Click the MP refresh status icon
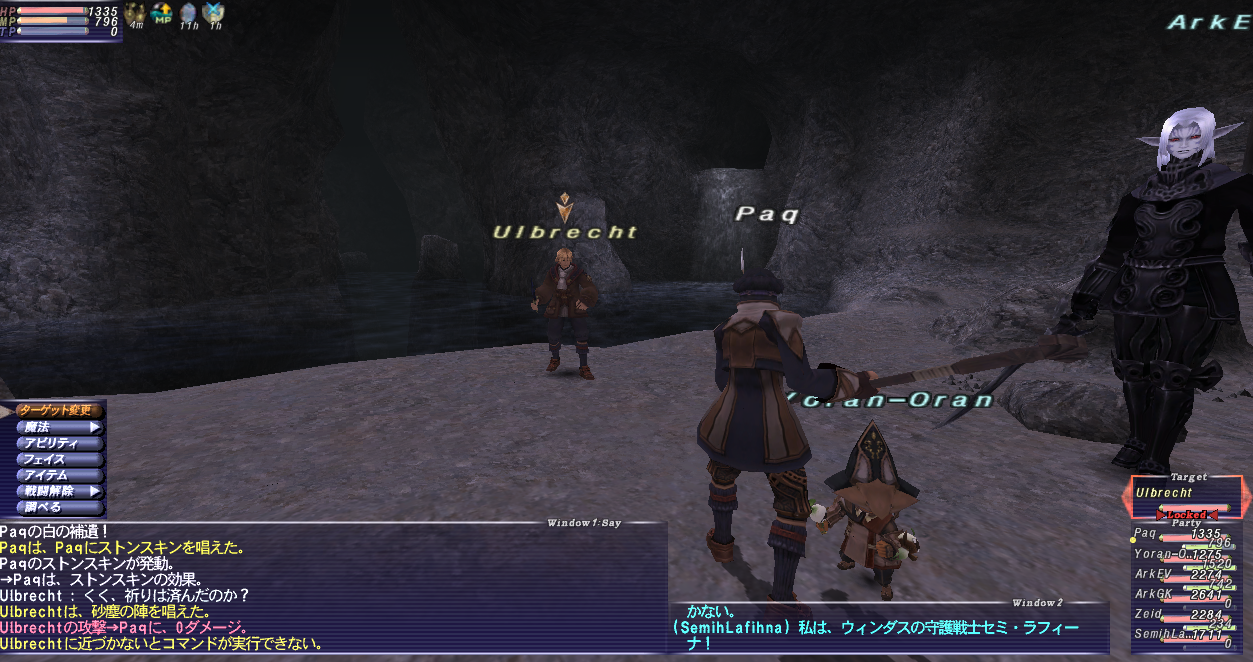Image resolution: width=1253 pixels, height=662 pixels. click(161, 13)
